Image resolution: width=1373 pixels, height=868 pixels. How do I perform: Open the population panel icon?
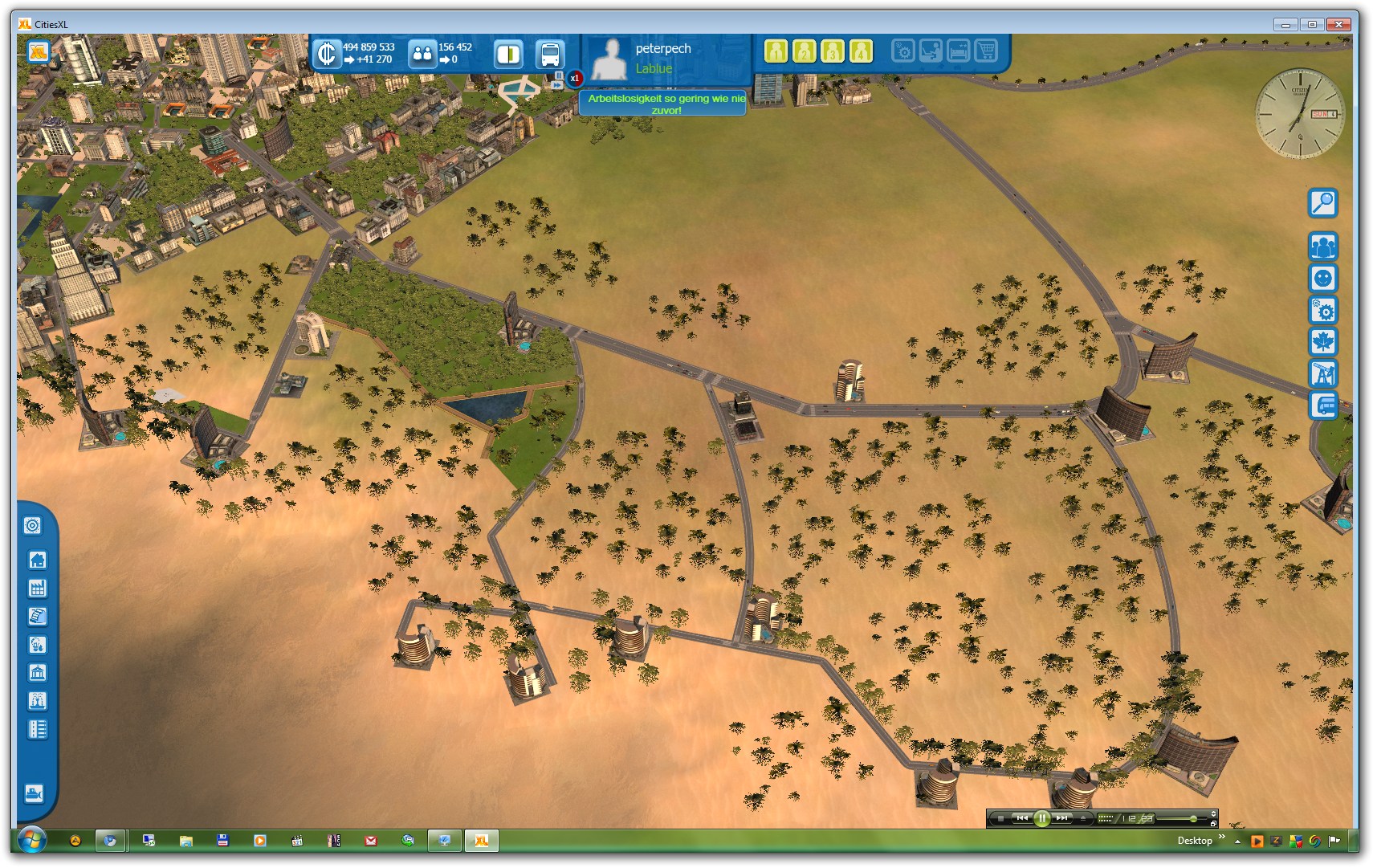[x=422, y=55]
